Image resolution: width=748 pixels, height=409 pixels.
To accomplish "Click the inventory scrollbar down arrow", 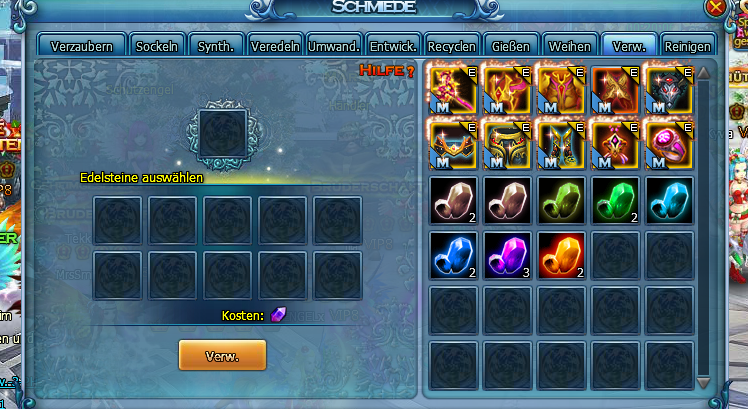I will [703, 383].
